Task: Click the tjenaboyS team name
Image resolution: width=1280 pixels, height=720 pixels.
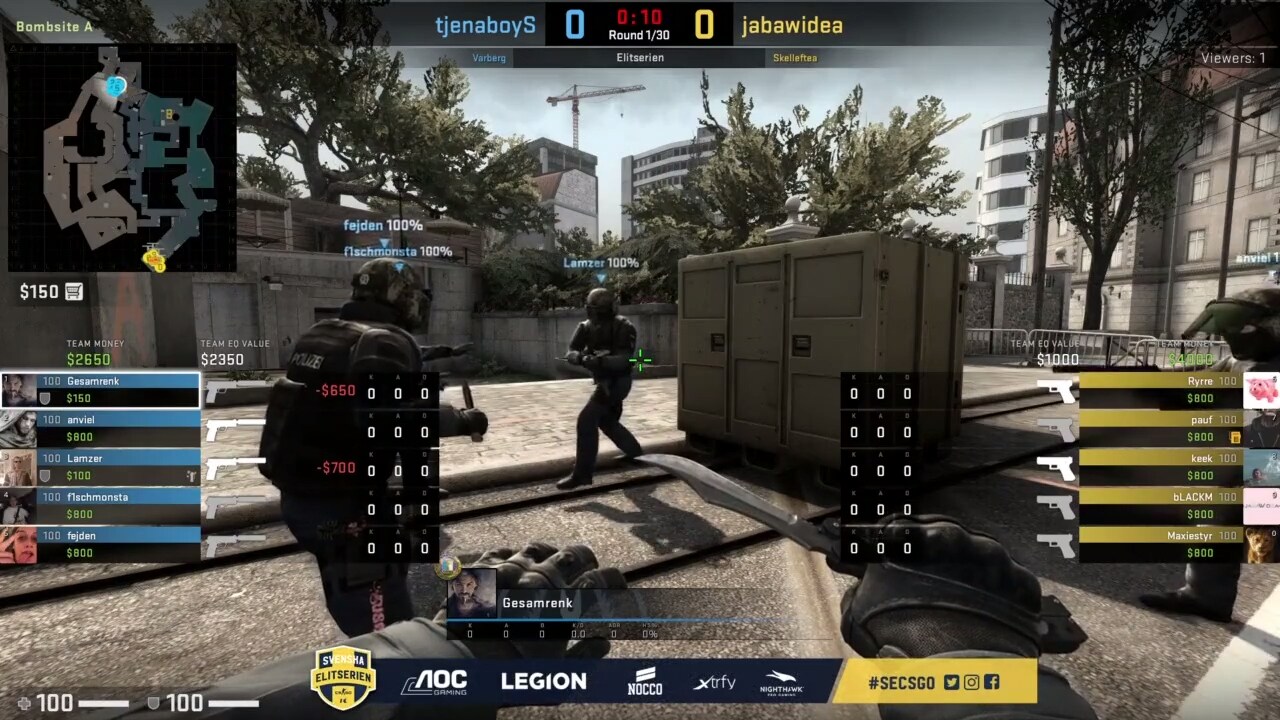Action: click(x=485, y=26)
